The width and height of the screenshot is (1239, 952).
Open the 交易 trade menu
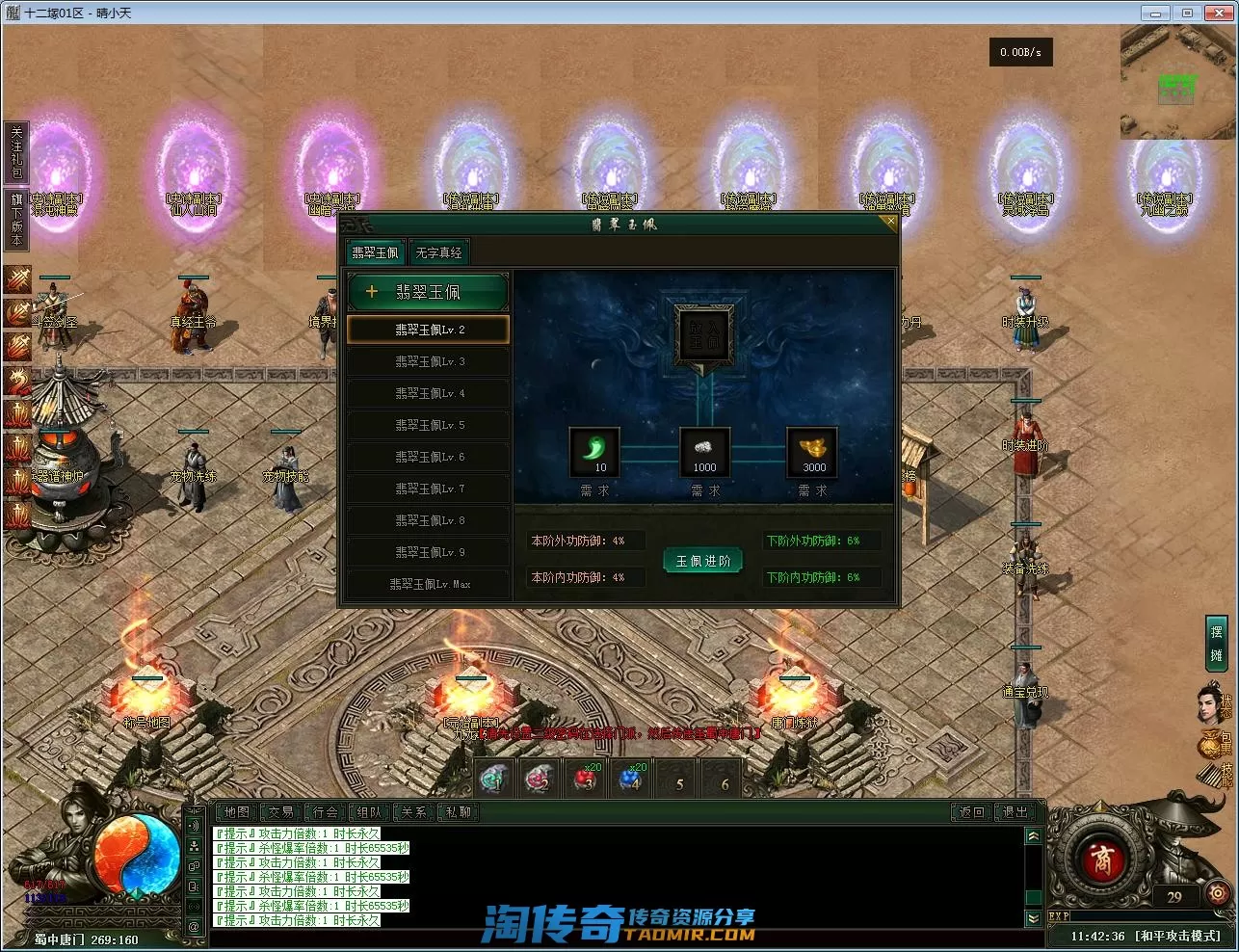pyautogui.click(x=280, y=812)
